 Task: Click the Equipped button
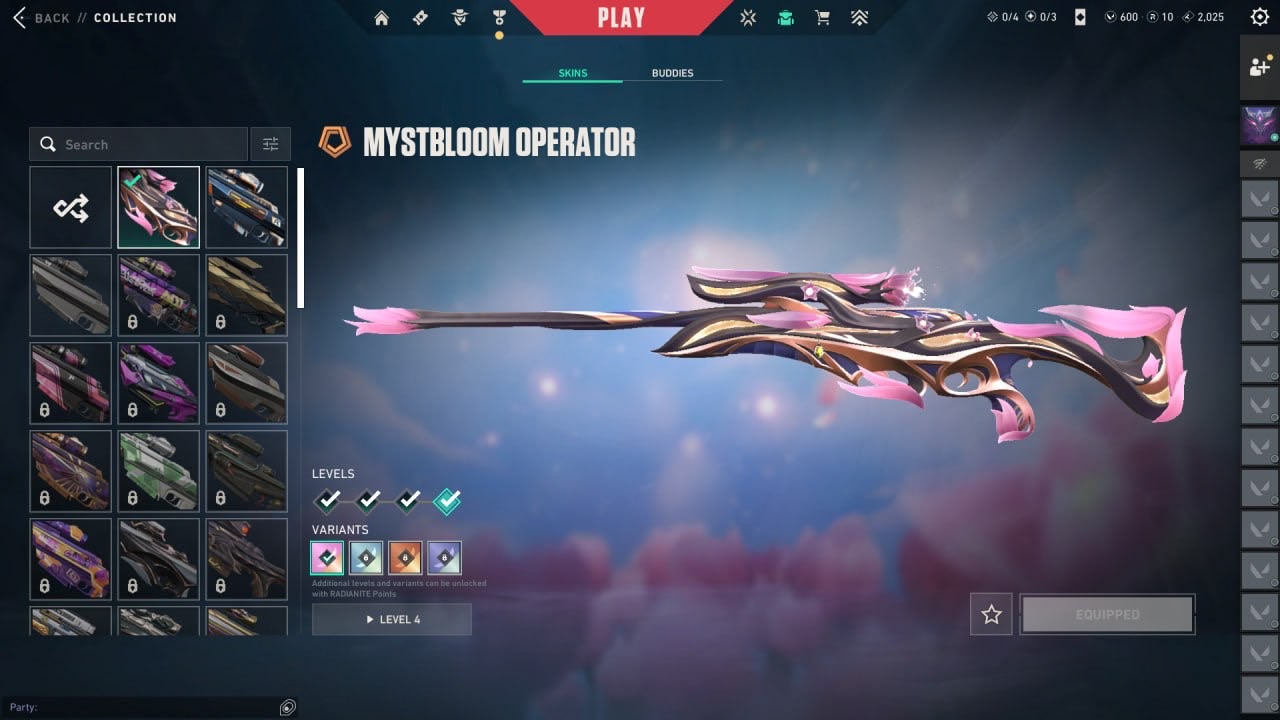(1107, 614)
